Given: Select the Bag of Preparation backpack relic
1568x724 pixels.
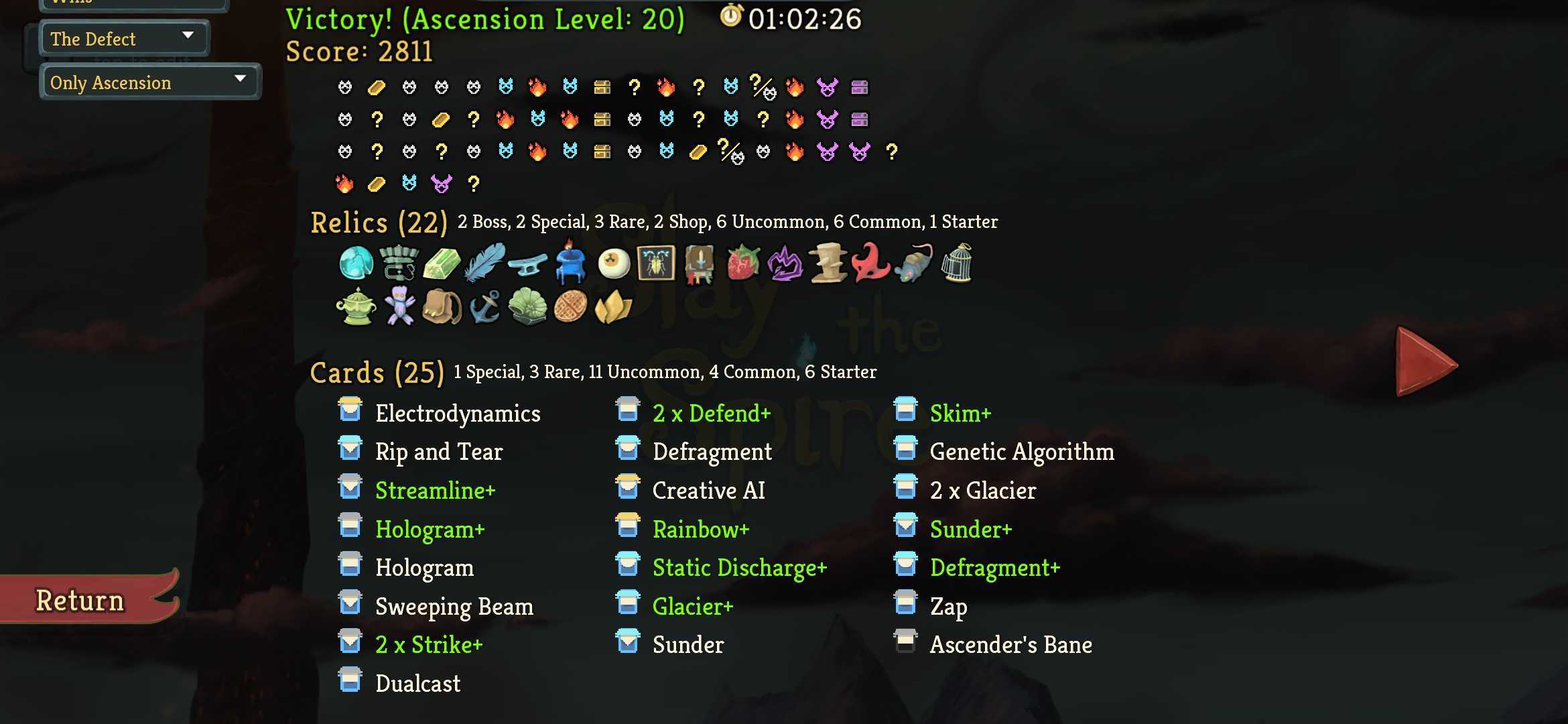Looking at the screenshot, I should click(441, 308).
